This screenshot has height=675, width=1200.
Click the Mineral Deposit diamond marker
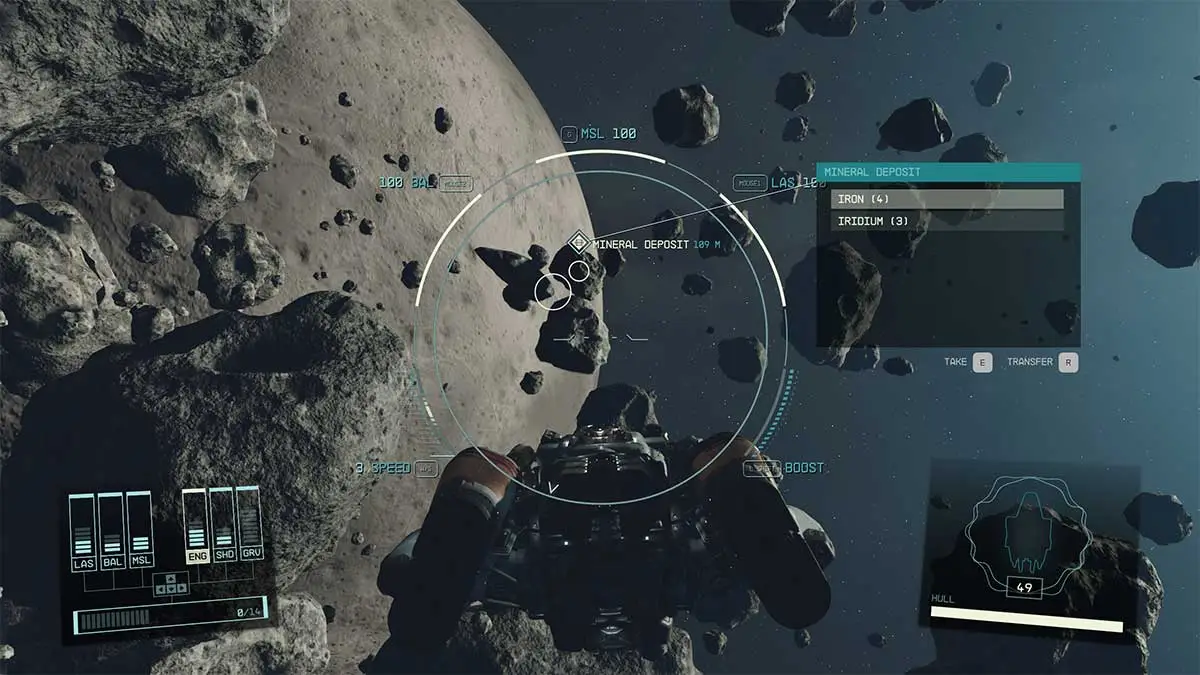click(578, 242)
